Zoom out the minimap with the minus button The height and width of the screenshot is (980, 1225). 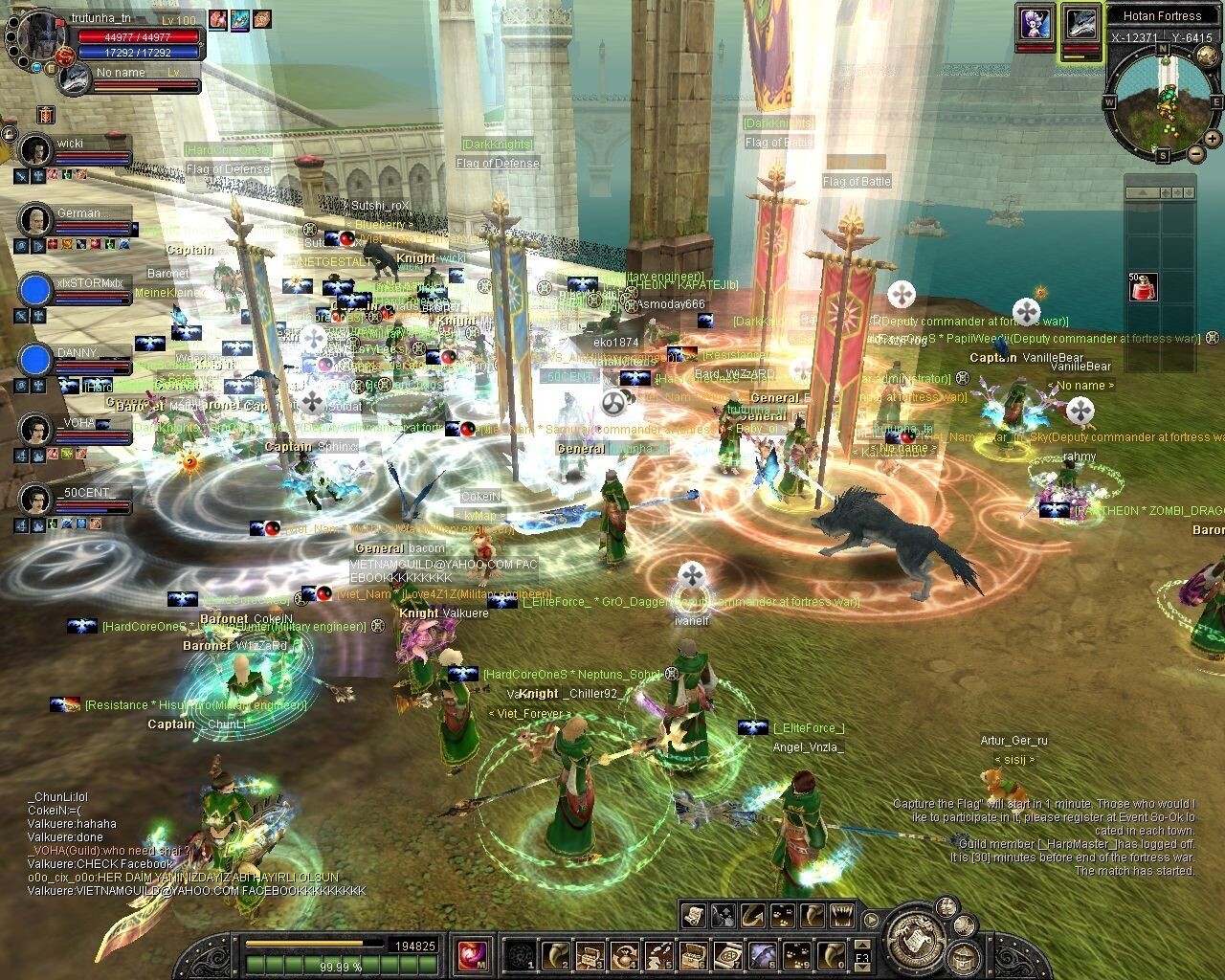[x=1195, y=153]
